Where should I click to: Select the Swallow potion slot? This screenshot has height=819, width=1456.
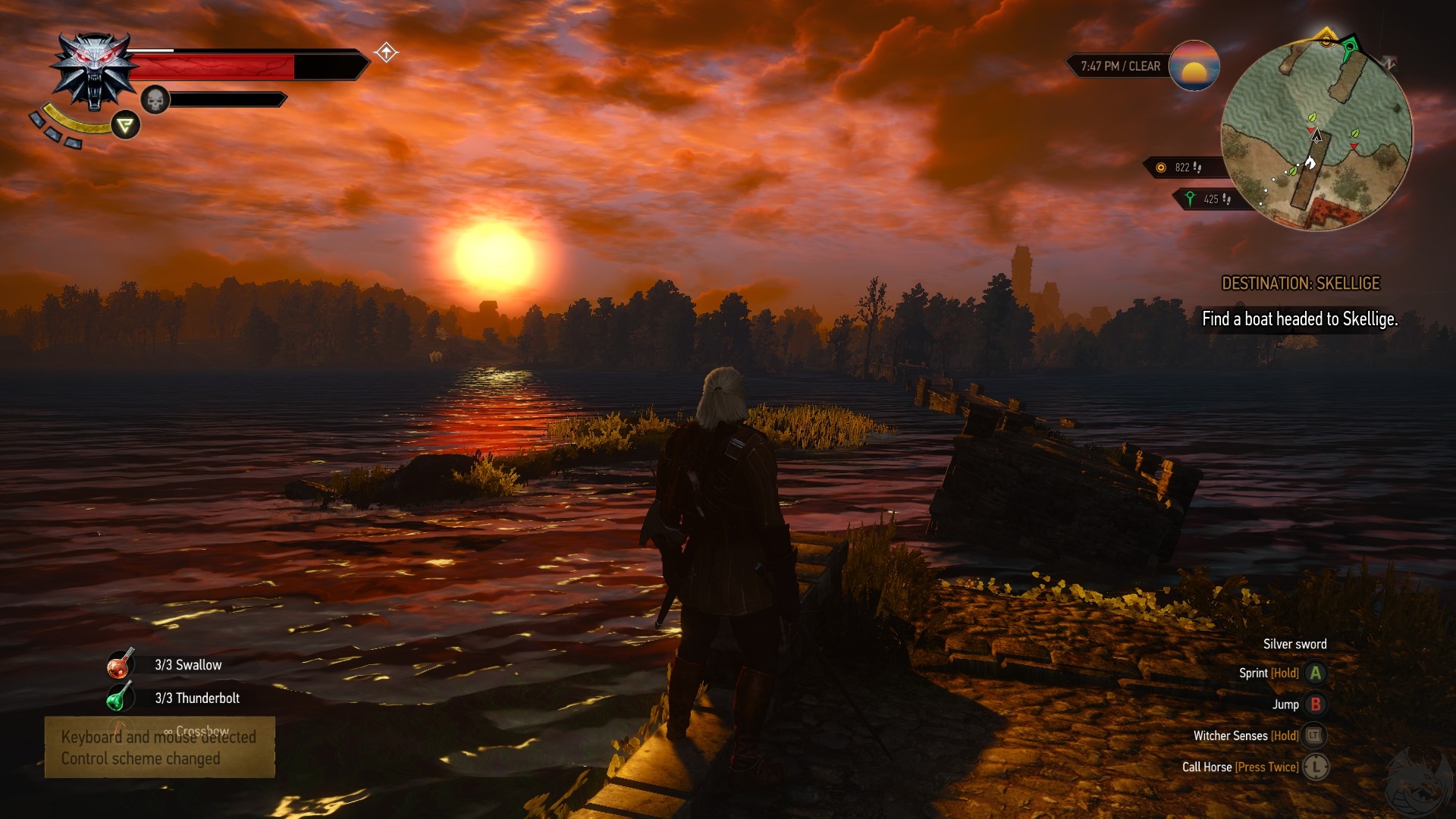tap(121, 664)
